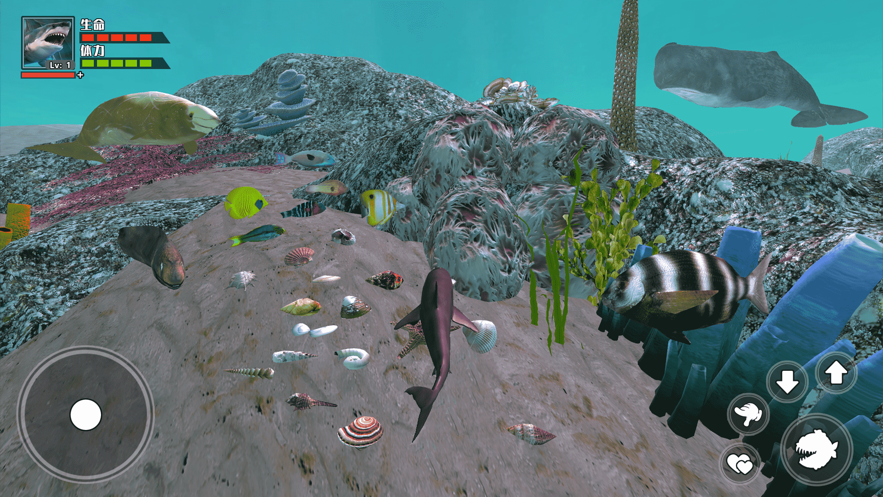Tap the virtual joystick knob
This screenshot has width=883, height=497.
click(x=85, y=414)
